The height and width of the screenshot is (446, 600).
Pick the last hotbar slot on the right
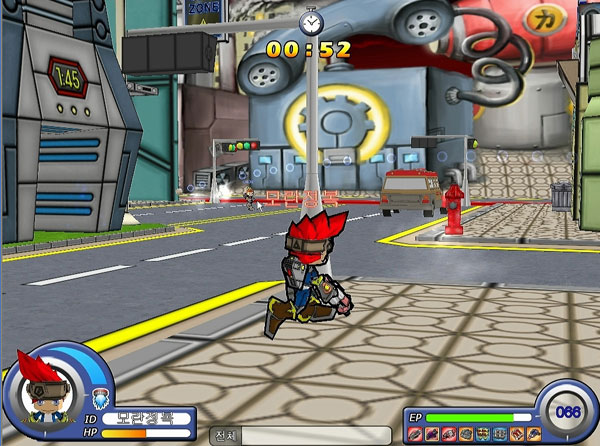[x=534, y=433]
